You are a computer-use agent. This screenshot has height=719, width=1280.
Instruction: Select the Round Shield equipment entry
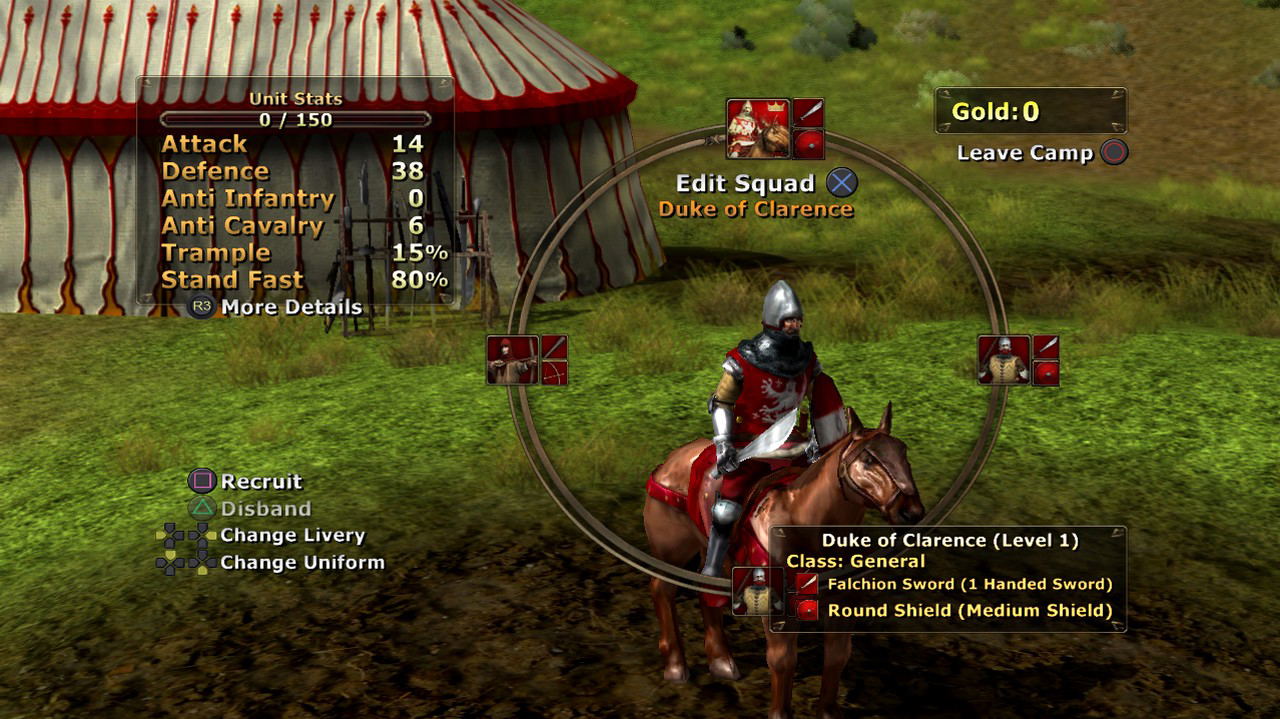tap(968, 610)
